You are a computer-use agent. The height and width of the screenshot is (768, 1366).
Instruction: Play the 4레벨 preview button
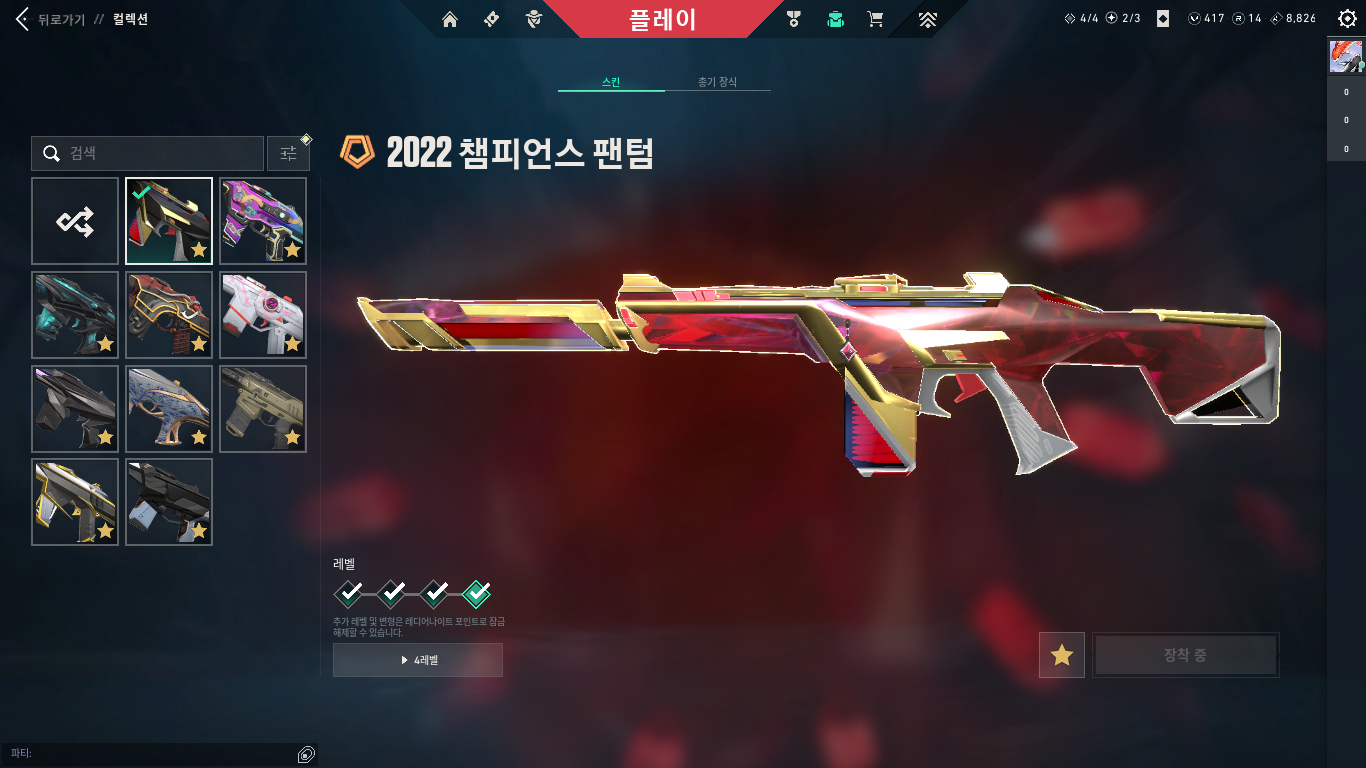point(418,660)
